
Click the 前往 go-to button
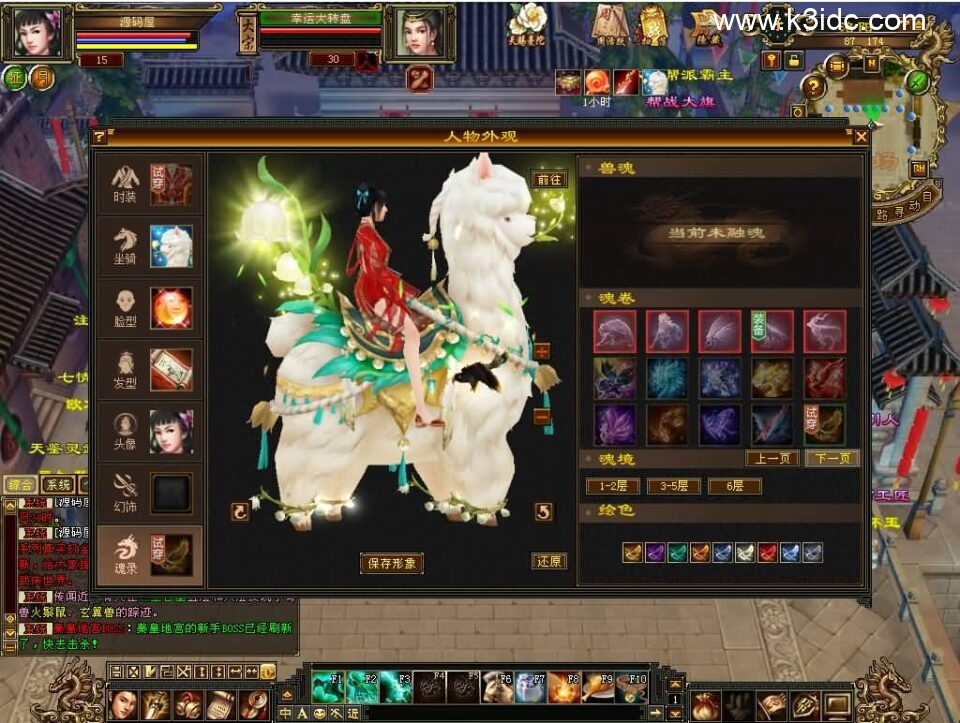[x=549, y=180]
